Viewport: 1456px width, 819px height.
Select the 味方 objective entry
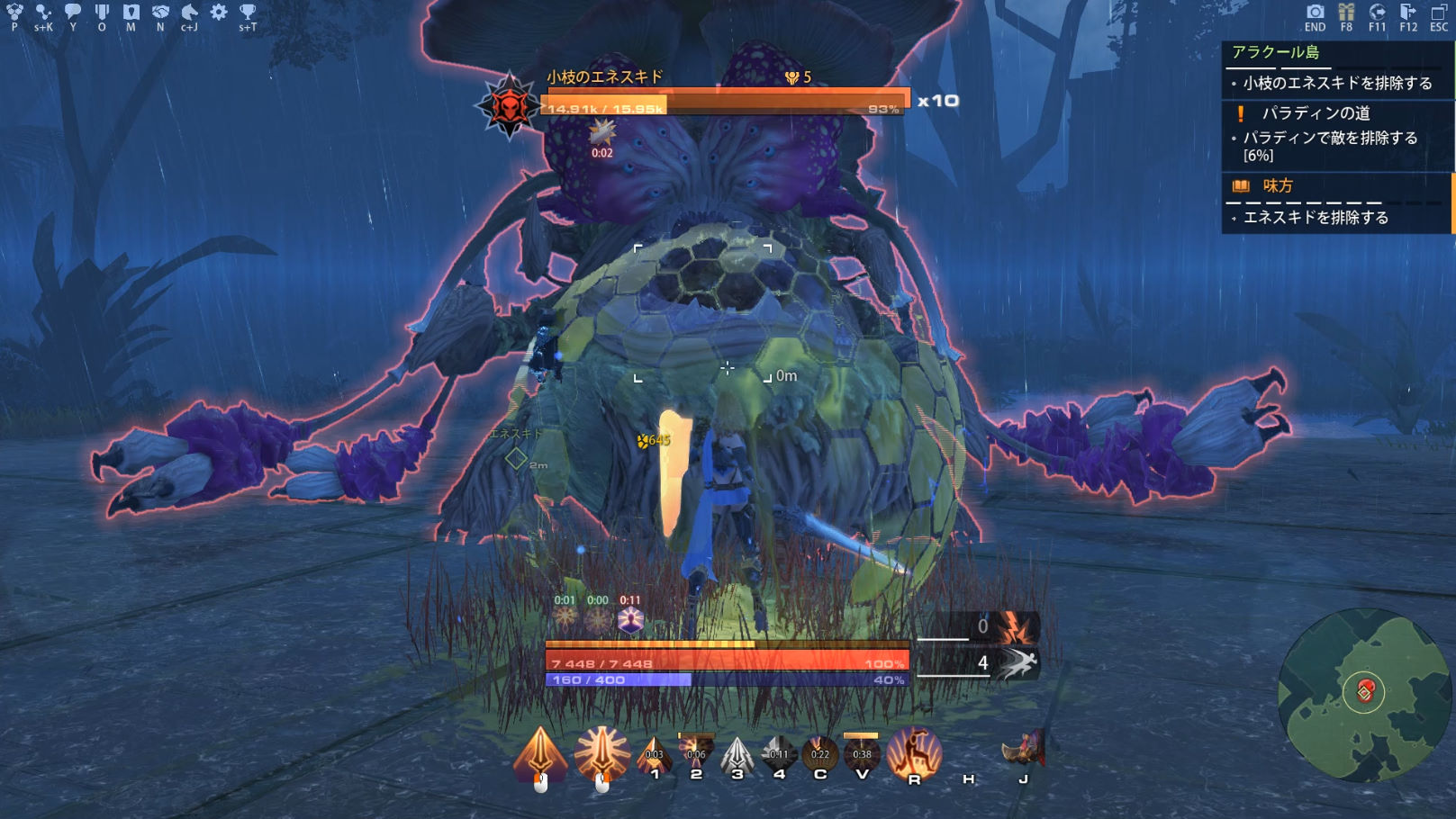(1277, 186)
